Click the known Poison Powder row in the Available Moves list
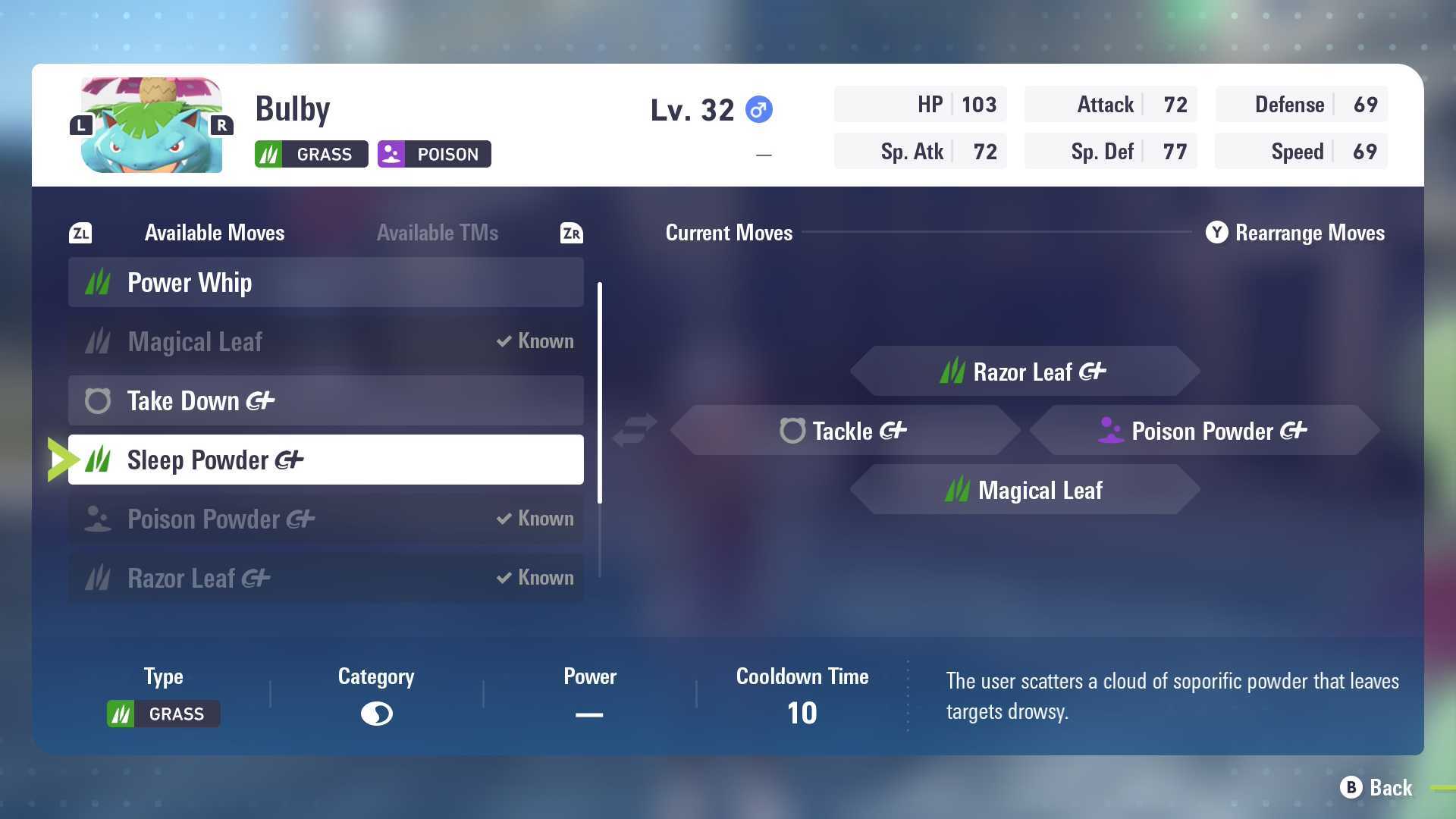The width and height of the screenshot is (1456, 819). [325, 519]
